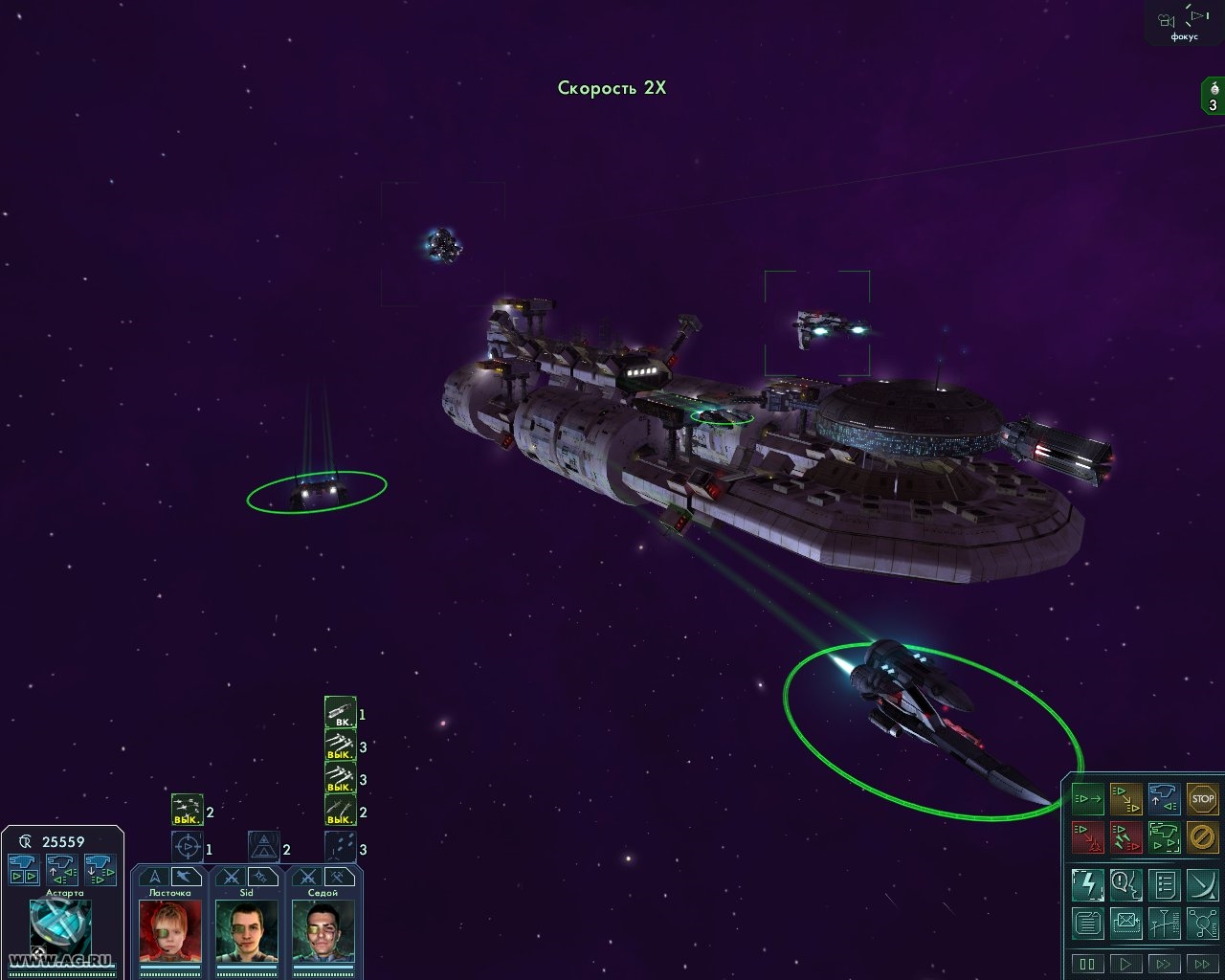This screenshot has width=1225, height=980.
Task: Toggle the camera focus (фокус) button
Action: pyautogui.click(x=1184, y=23)
